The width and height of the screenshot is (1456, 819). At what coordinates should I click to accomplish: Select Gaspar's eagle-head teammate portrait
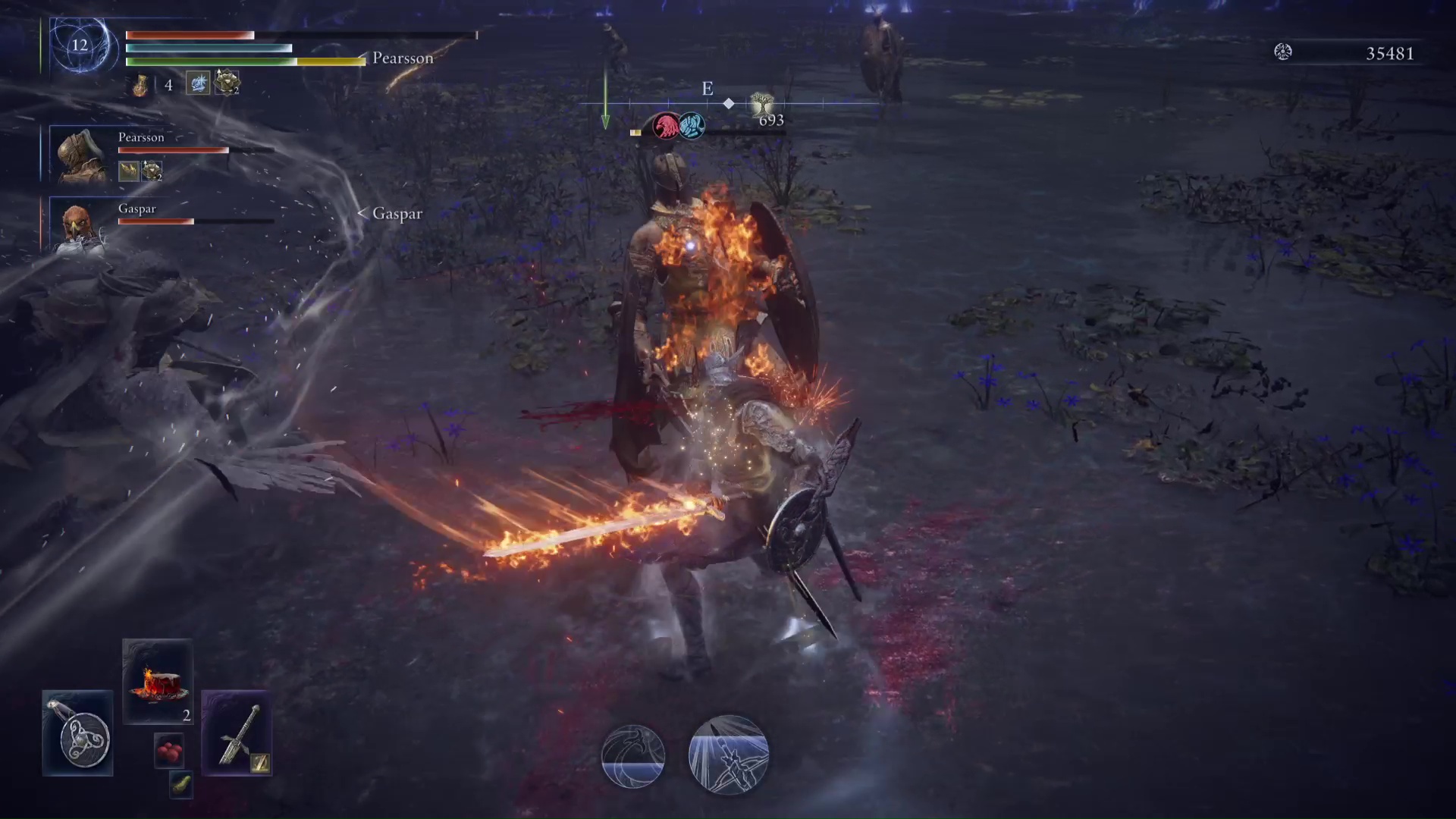point(79,224)
